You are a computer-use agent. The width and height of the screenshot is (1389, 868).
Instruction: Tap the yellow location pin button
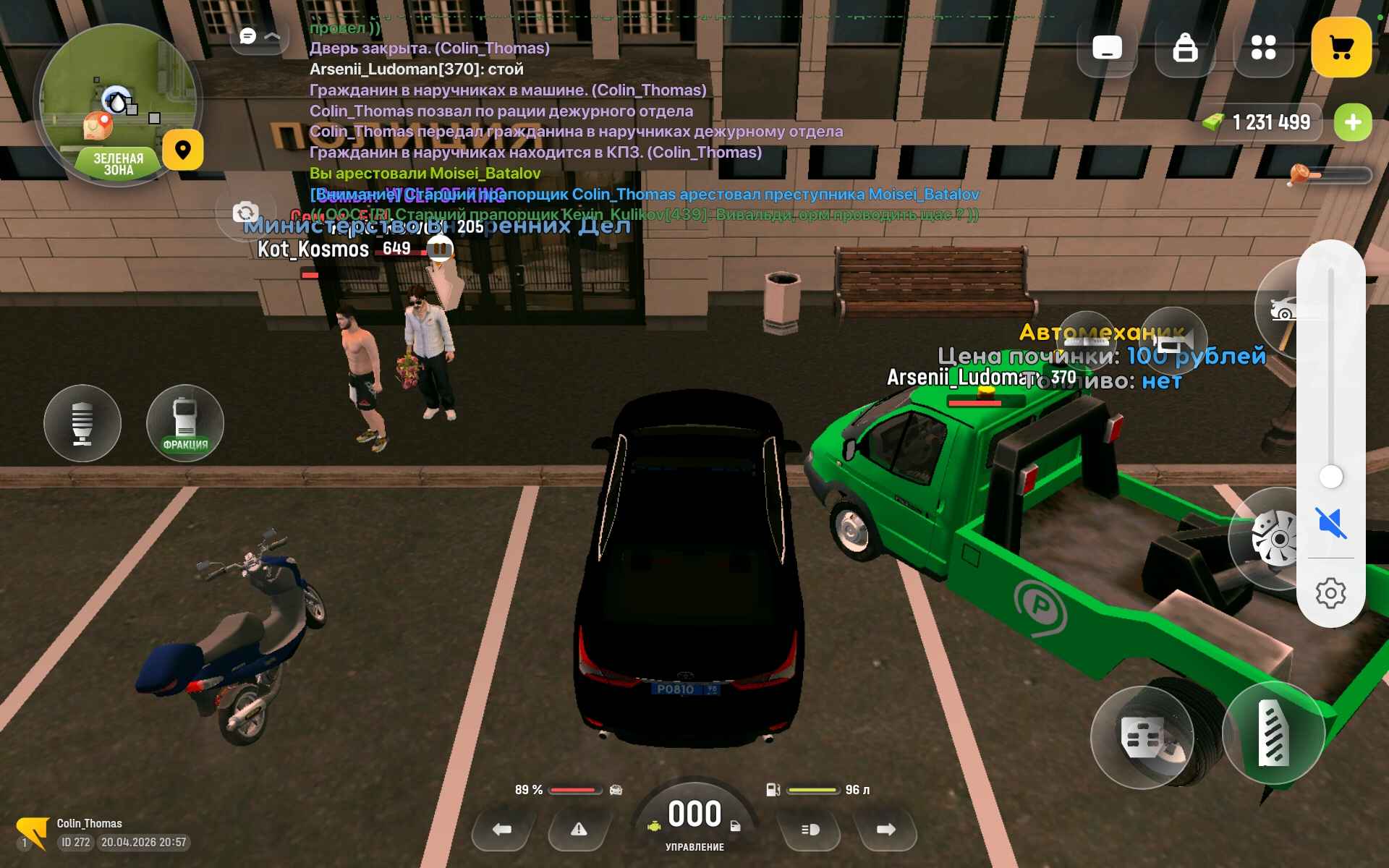point(182,150)
